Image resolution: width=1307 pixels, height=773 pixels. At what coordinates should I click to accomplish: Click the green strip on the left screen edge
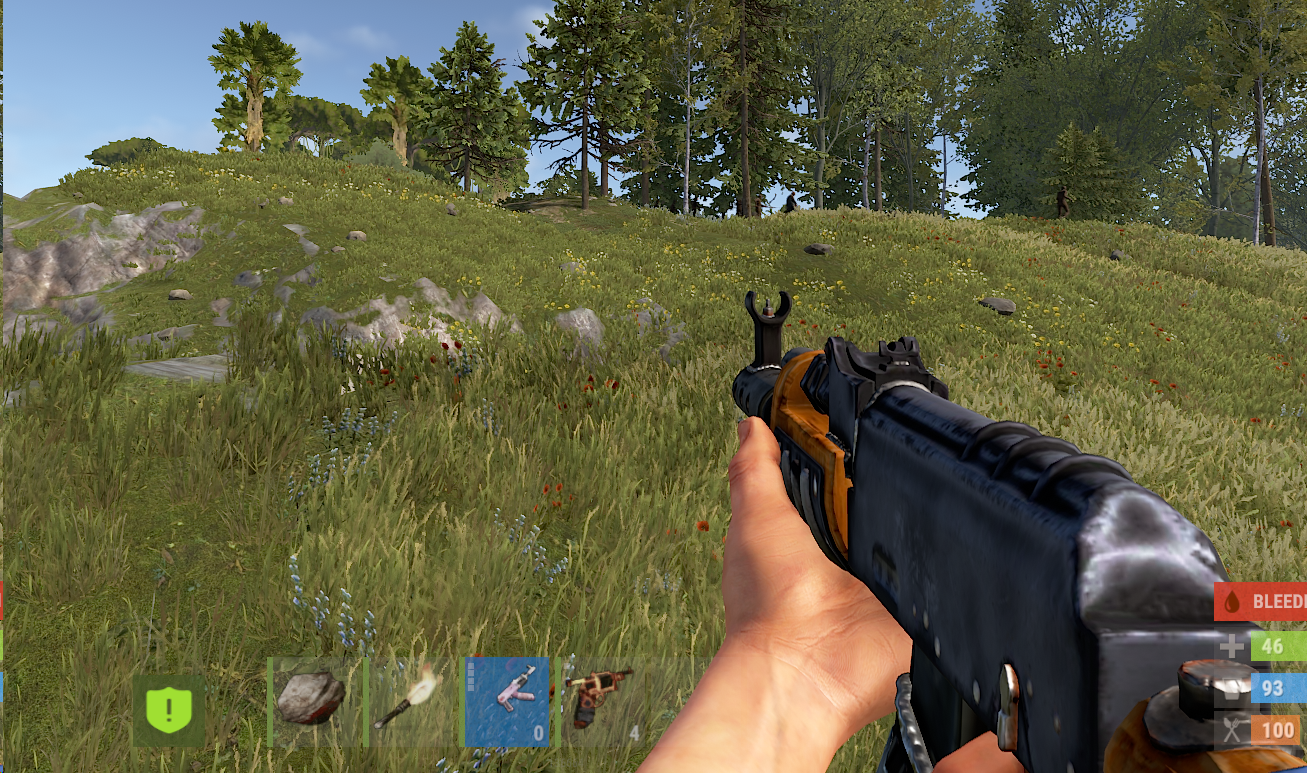click(x=2, y=639)
